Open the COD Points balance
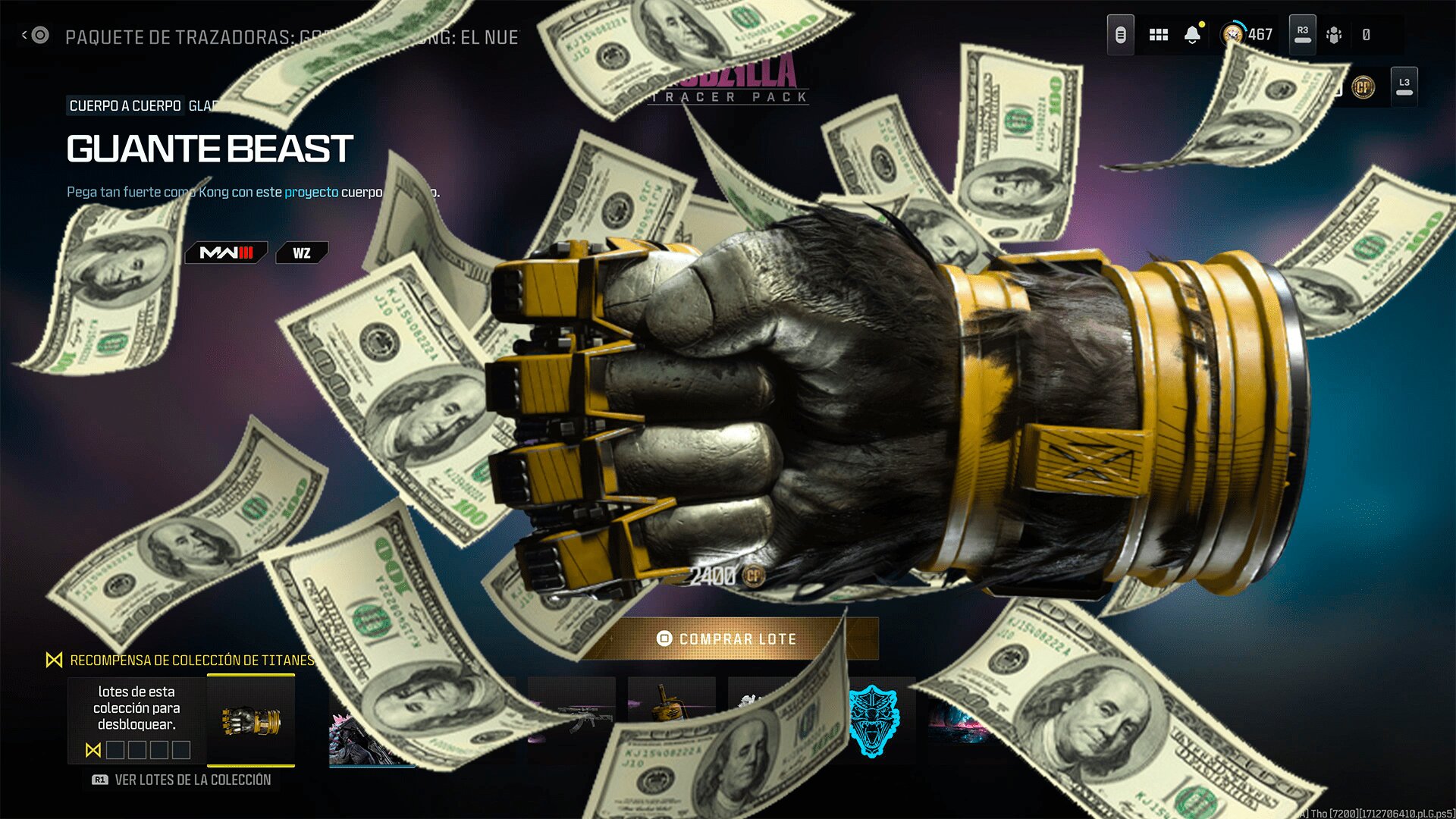This screenshot has height=819, width=1456. [1363, 87]
